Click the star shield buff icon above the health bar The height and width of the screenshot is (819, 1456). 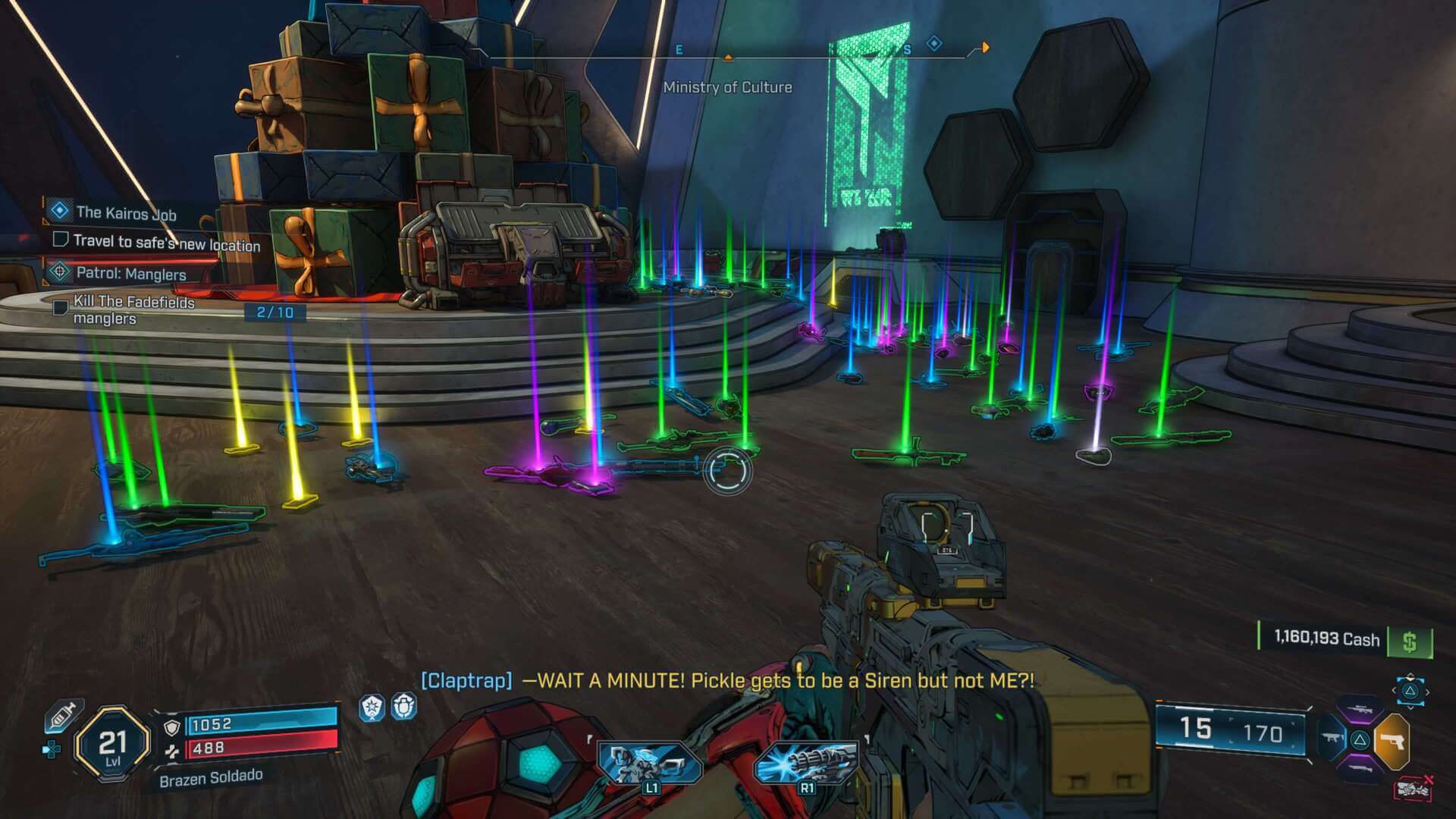click(372, 708)
